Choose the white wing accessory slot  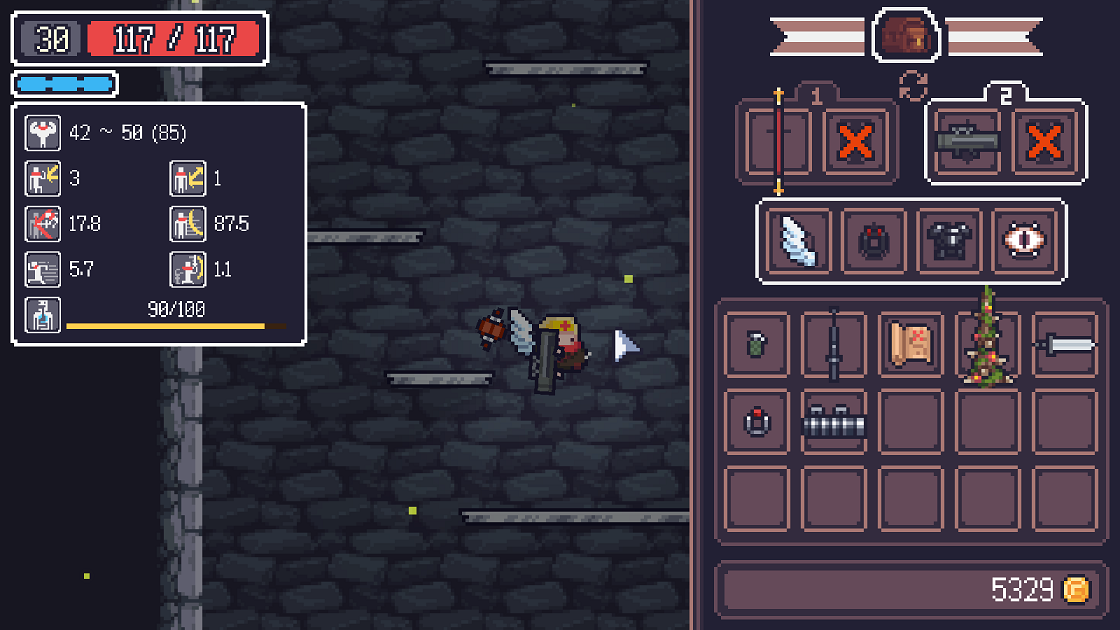coord(798,241)
